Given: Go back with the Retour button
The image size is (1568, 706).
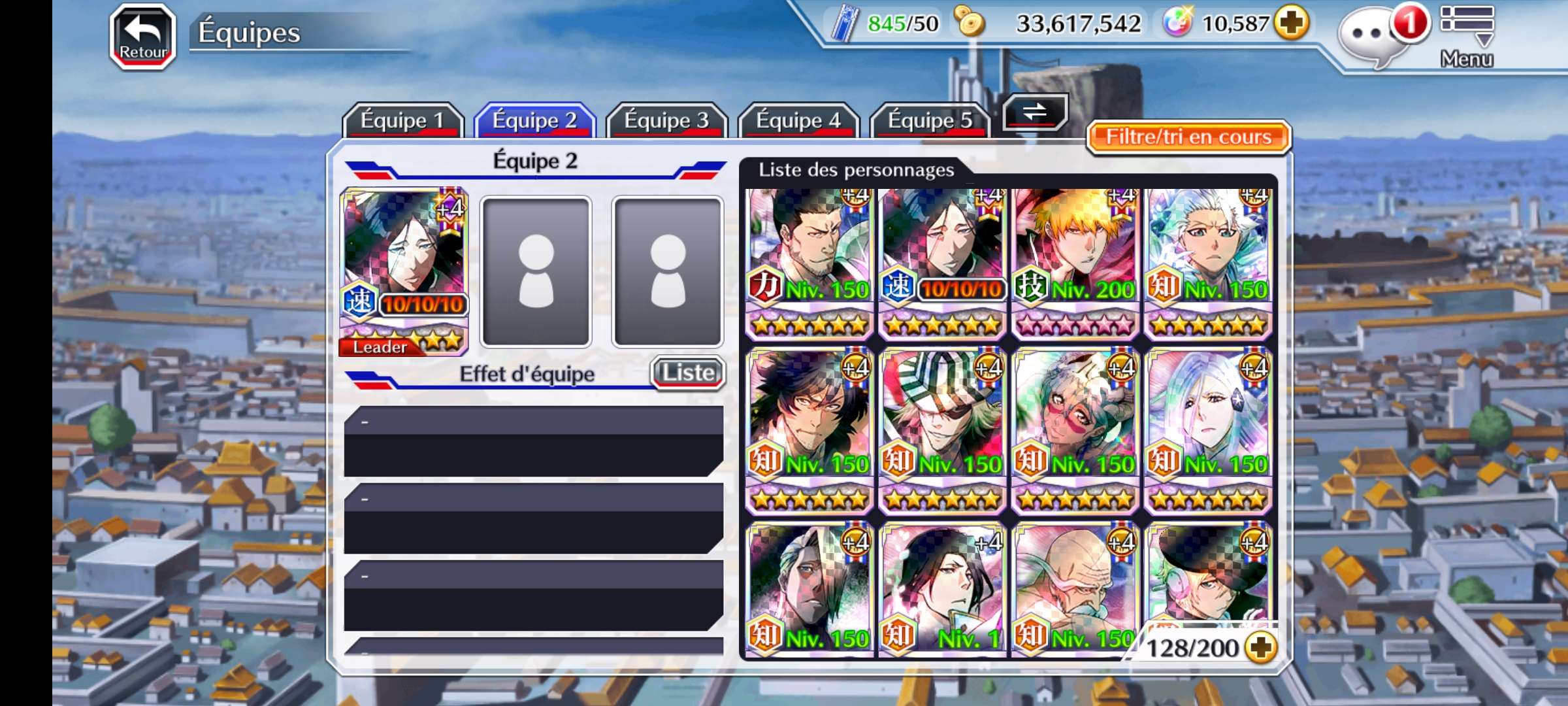Looking at the screenshot, I should [x=142, y=37].
